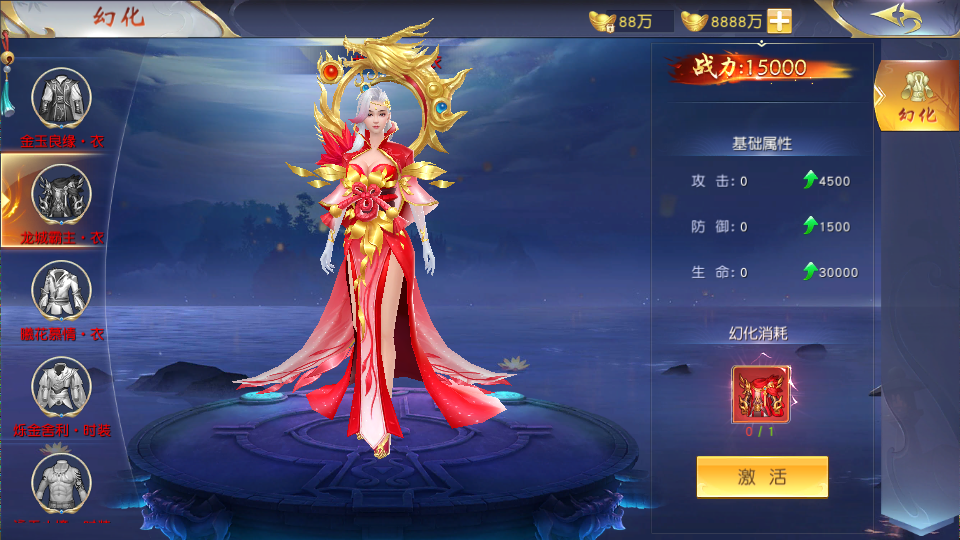
Task: Add more gold ingots with the plus button
Action: [779, 21]
